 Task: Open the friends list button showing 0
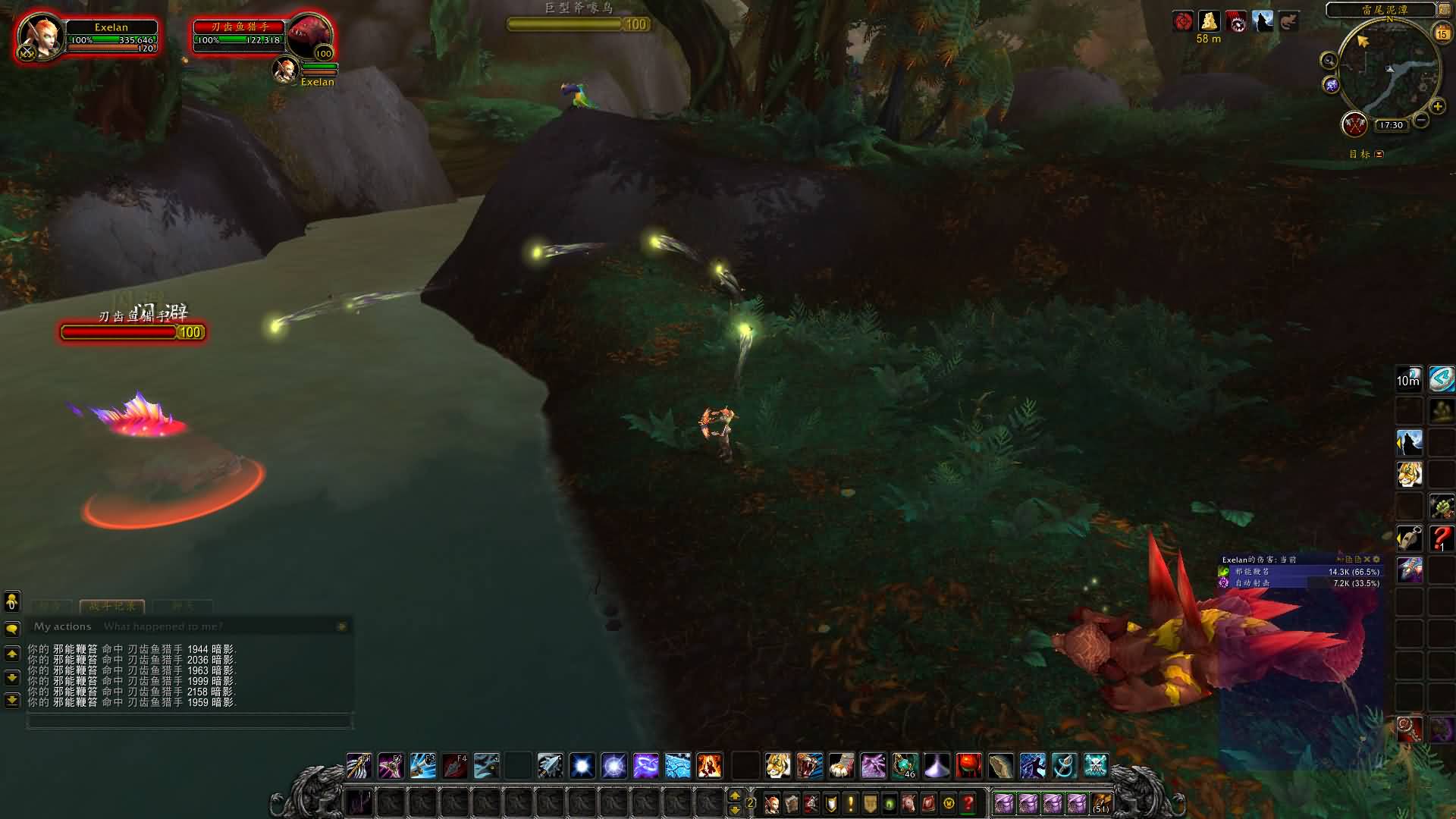coord(12,602)
